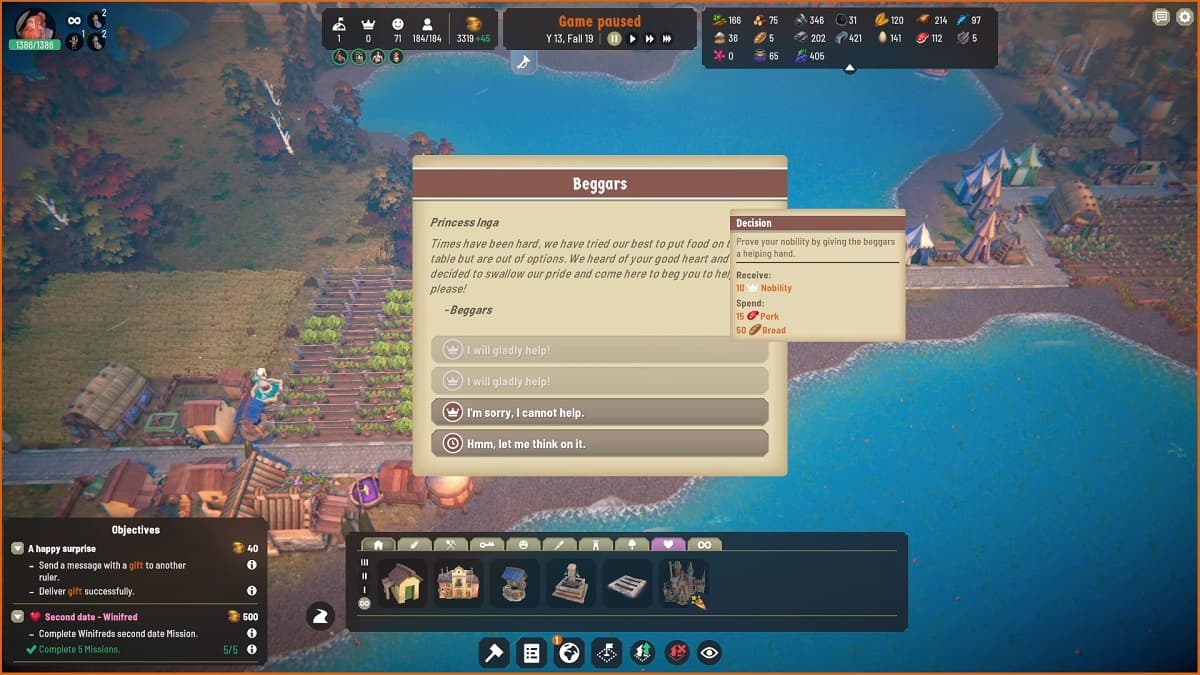
Task: Switch to the tree category tab
Action: (632, 545)
